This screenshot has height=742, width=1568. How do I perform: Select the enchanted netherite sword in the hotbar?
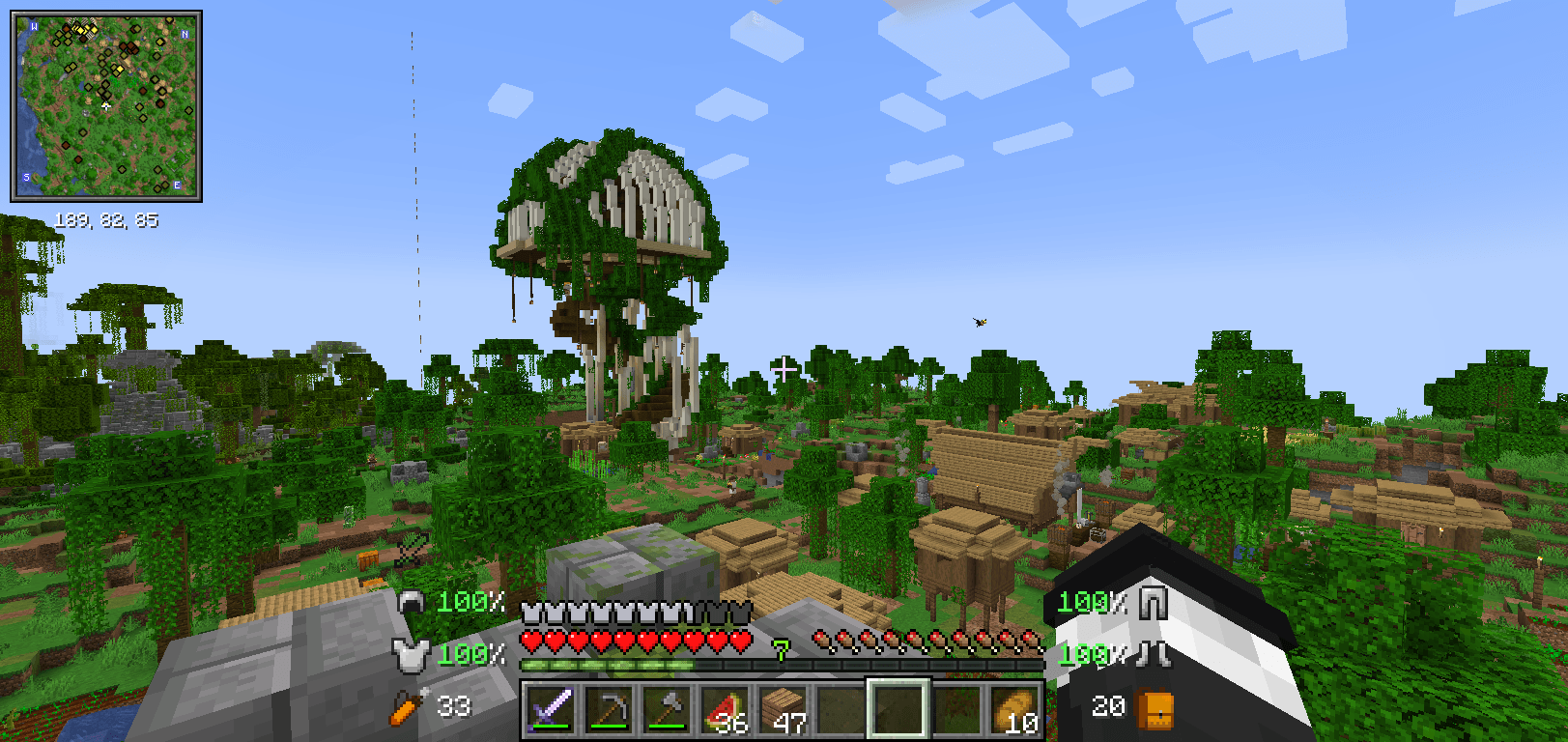[552, 708]
